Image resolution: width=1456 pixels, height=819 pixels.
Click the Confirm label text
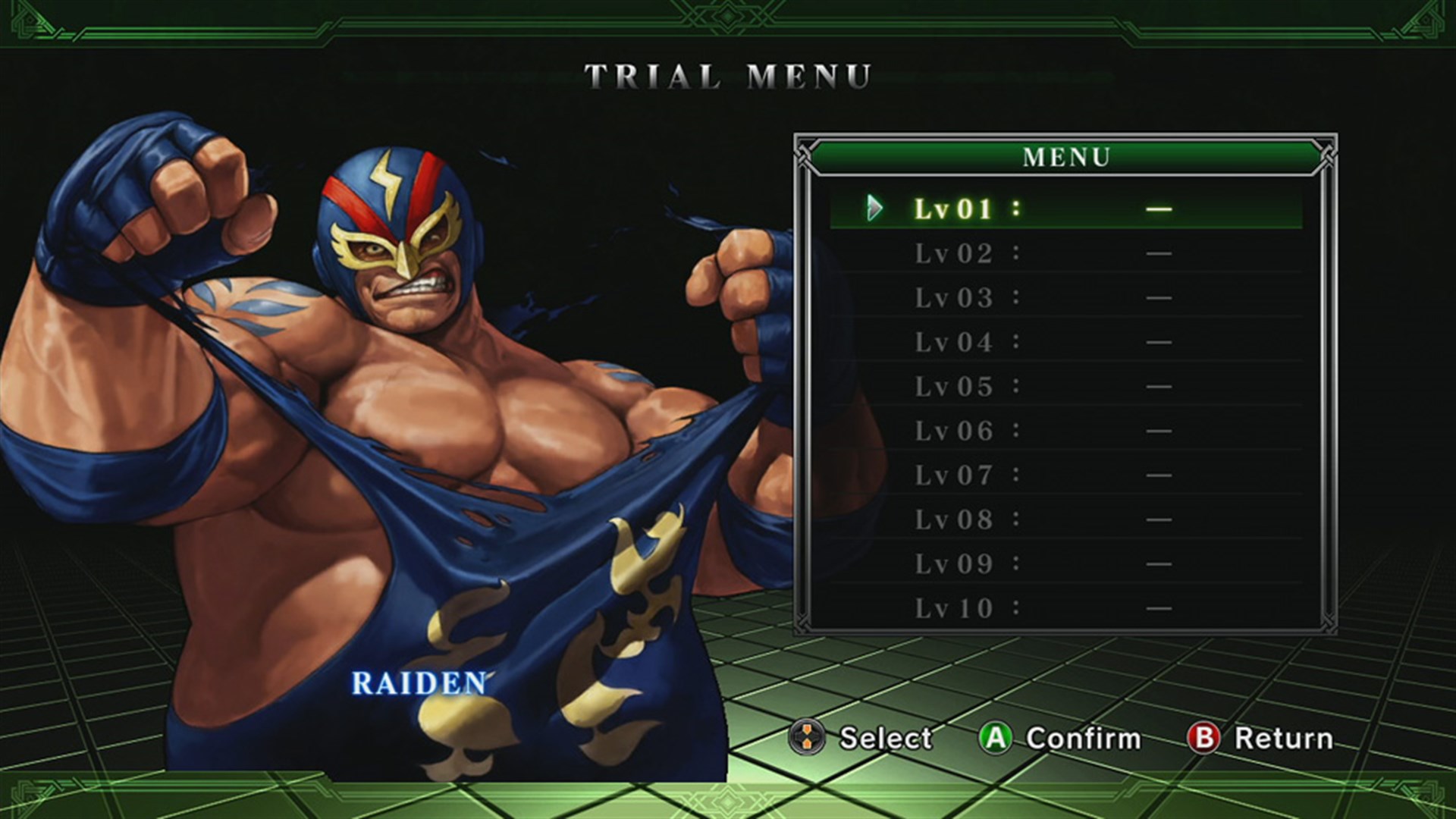click(1084, 738)
